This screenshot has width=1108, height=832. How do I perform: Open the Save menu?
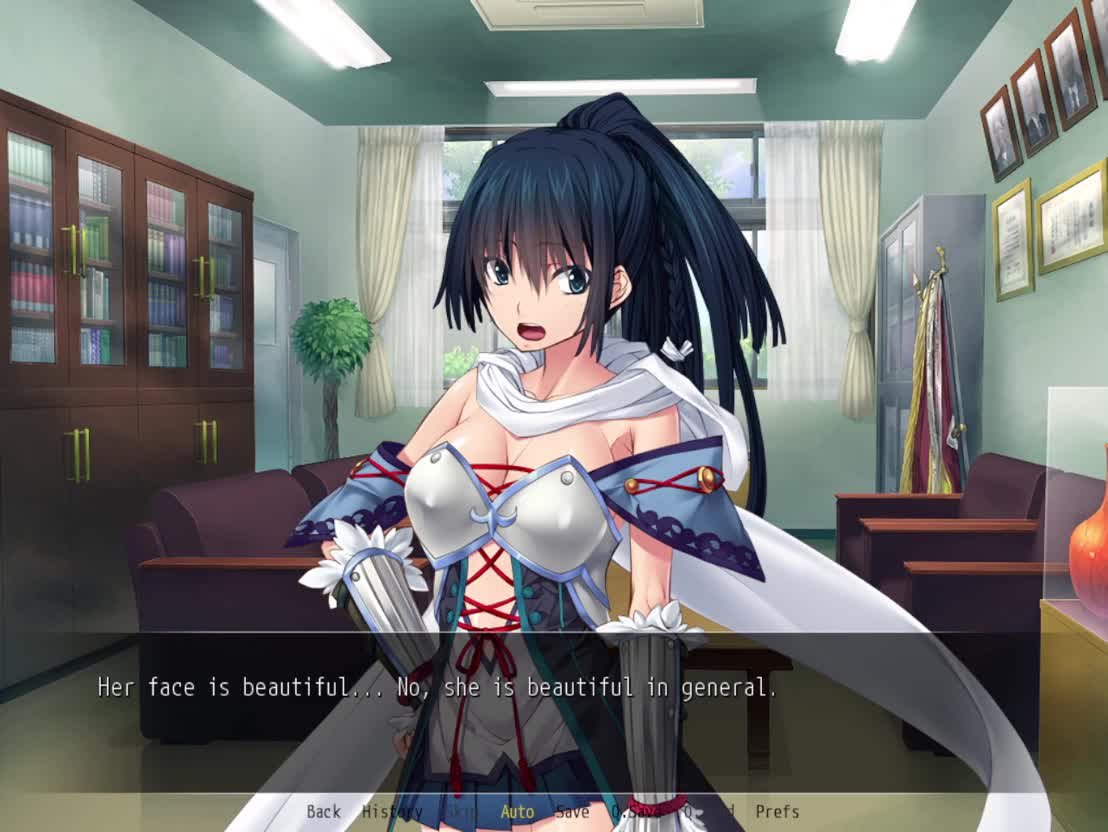tap(572, 812)
